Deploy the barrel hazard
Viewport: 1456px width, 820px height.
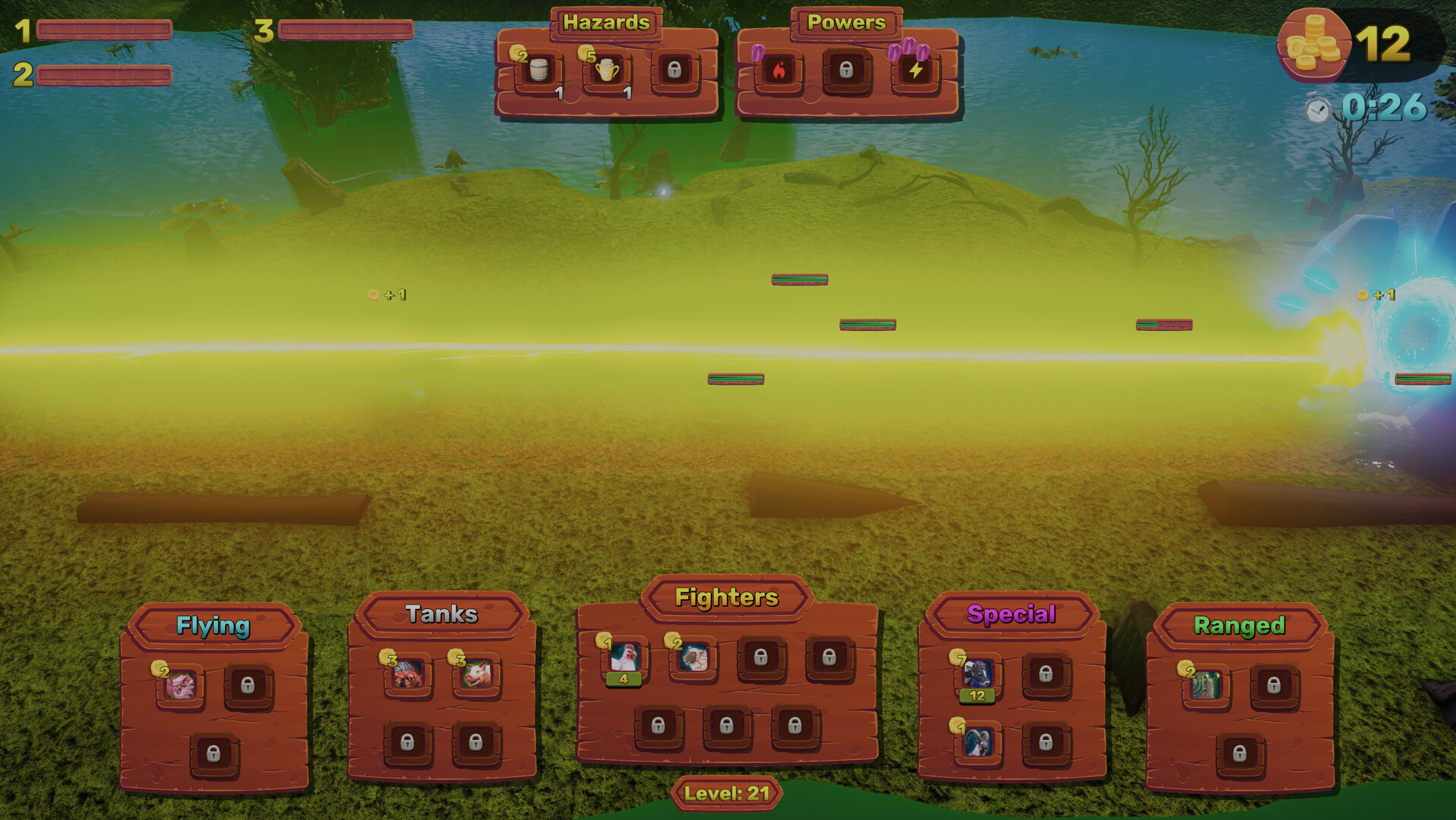(x=540, y=69)
